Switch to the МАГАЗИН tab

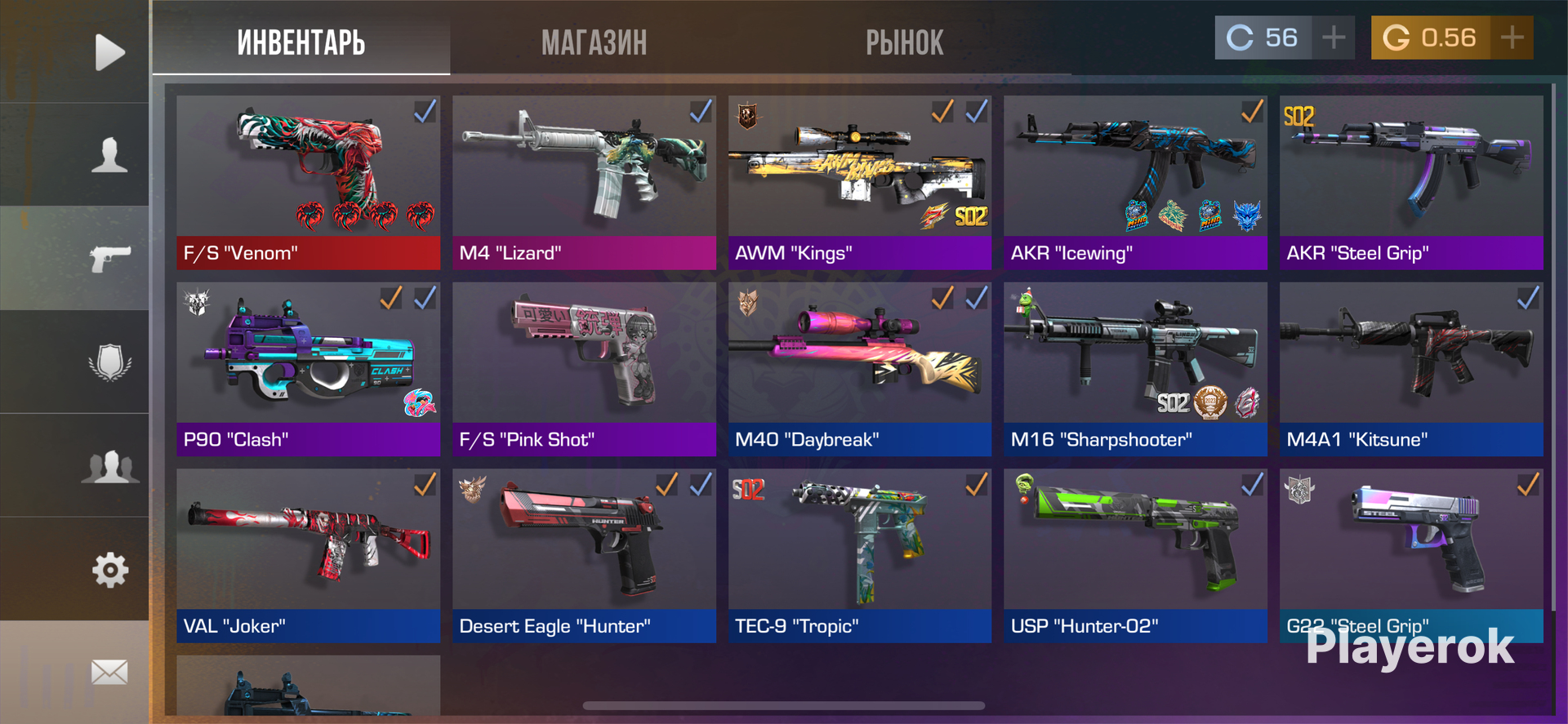594,42
